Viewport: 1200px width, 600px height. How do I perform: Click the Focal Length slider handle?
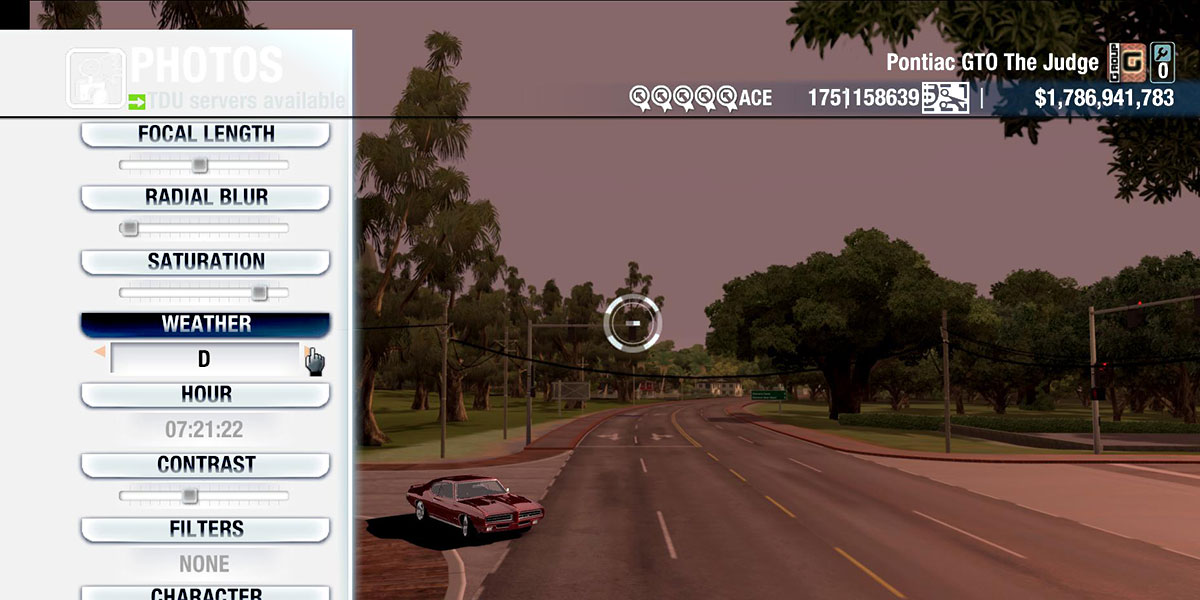click(x=200, y=165)
